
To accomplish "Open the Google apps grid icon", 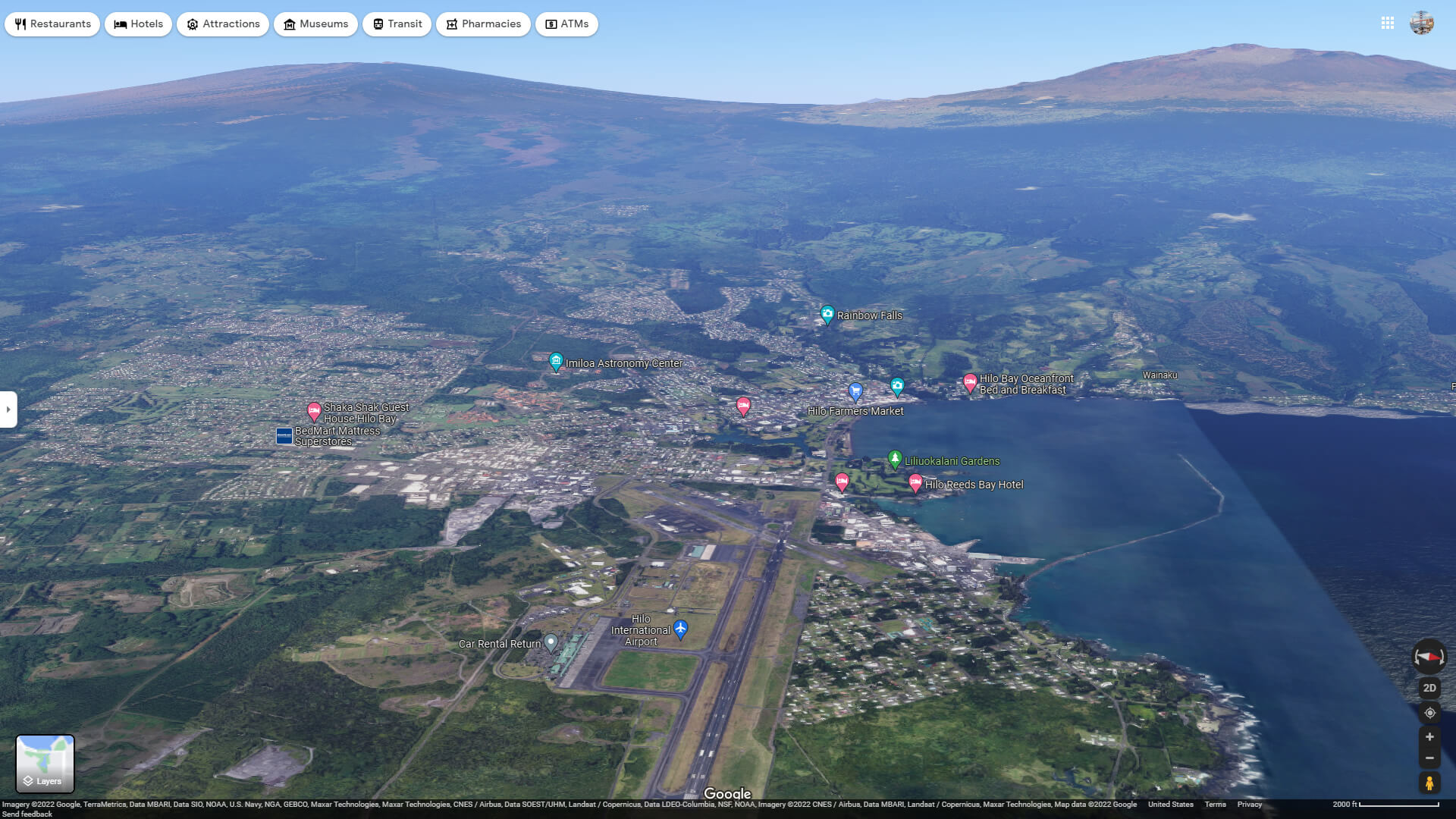I will (1388, 24).
